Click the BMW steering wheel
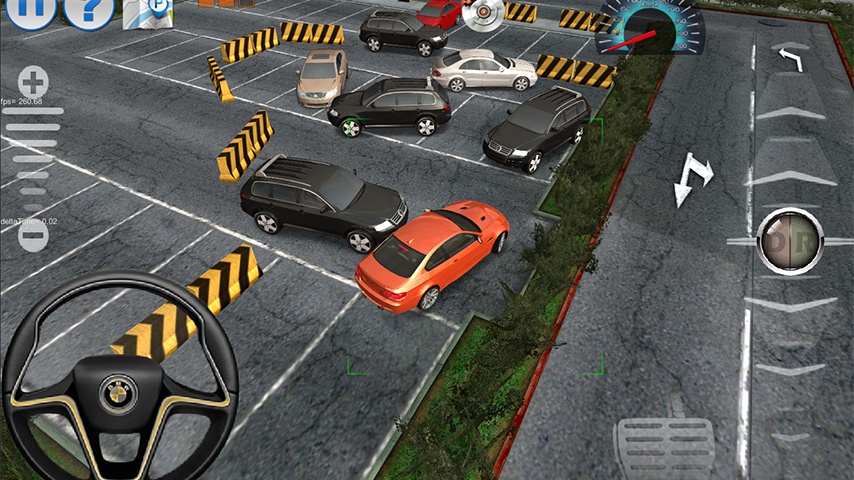Screen dimensions: 854x480 click(x=120, y=378)
